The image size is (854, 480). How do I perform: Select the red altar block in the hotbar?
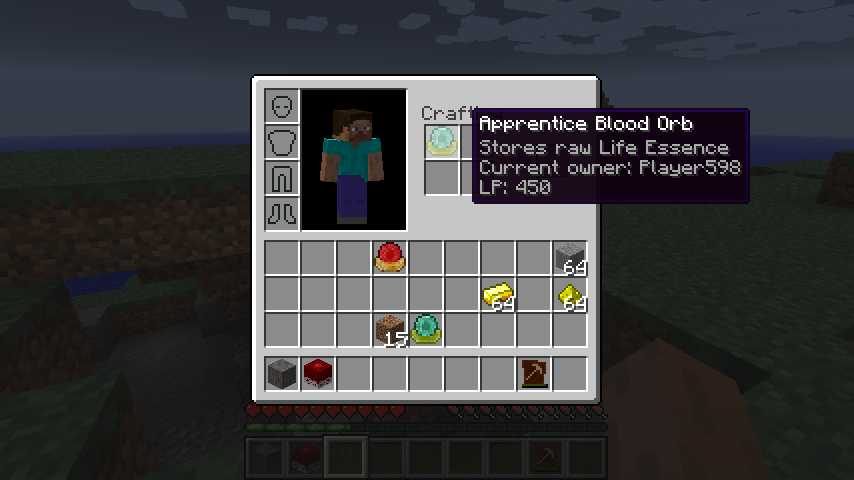tap(318, 374)
